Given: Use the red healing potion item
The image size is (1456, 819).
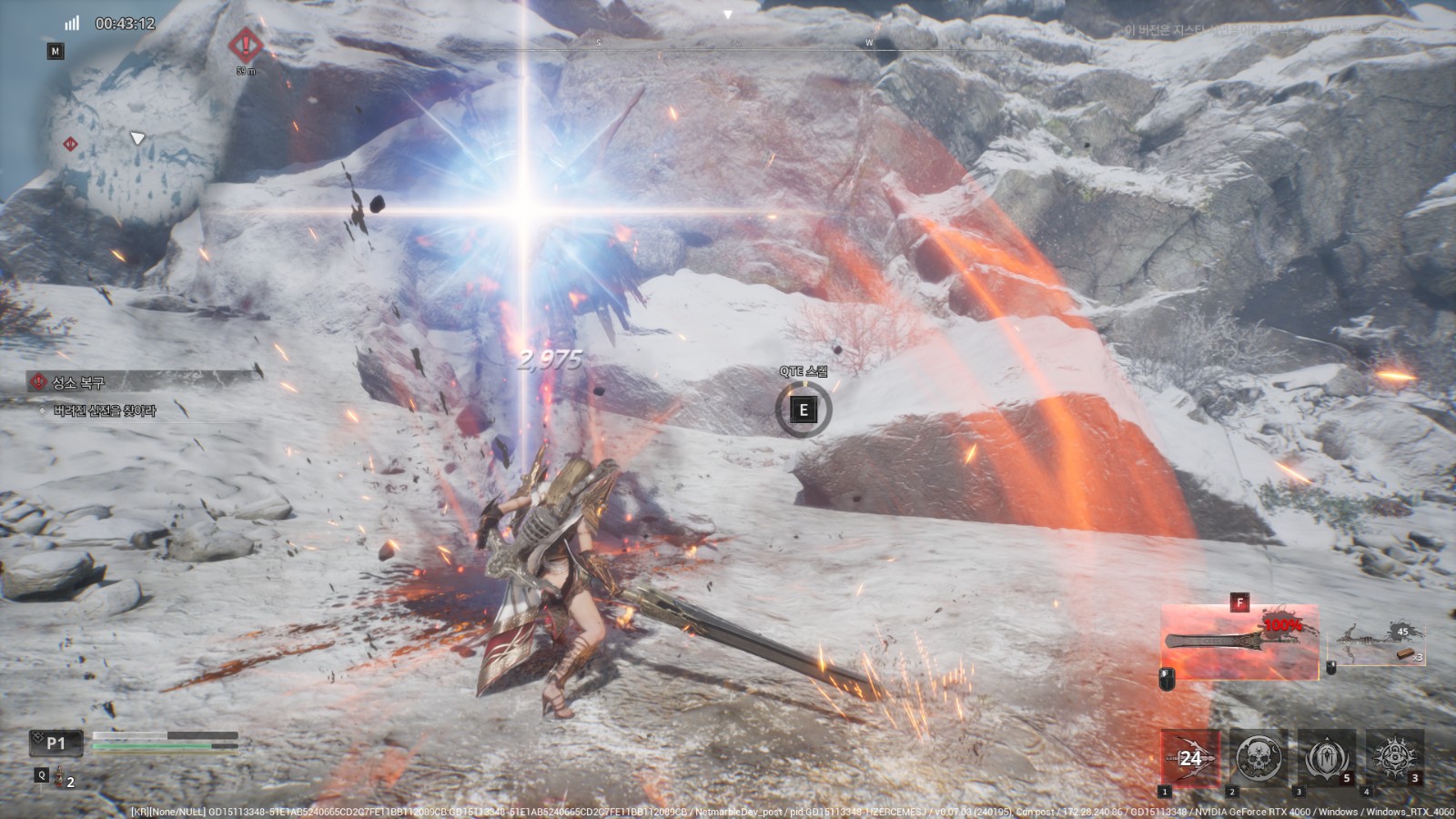Looking at the screenshot, I should point(63,776).
